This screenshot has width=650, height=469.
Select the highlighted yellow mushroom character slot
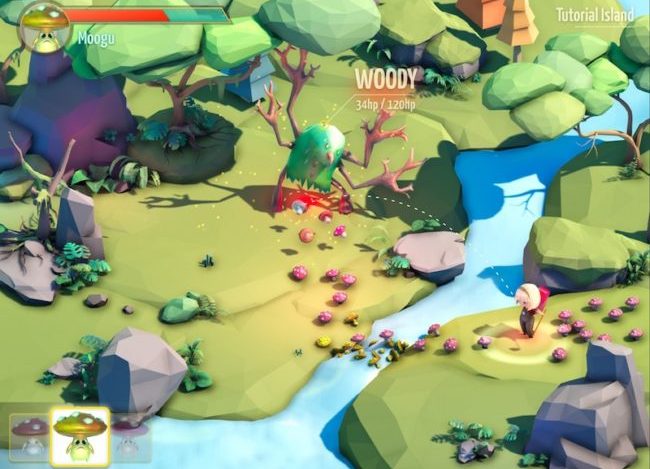point(82,437)
